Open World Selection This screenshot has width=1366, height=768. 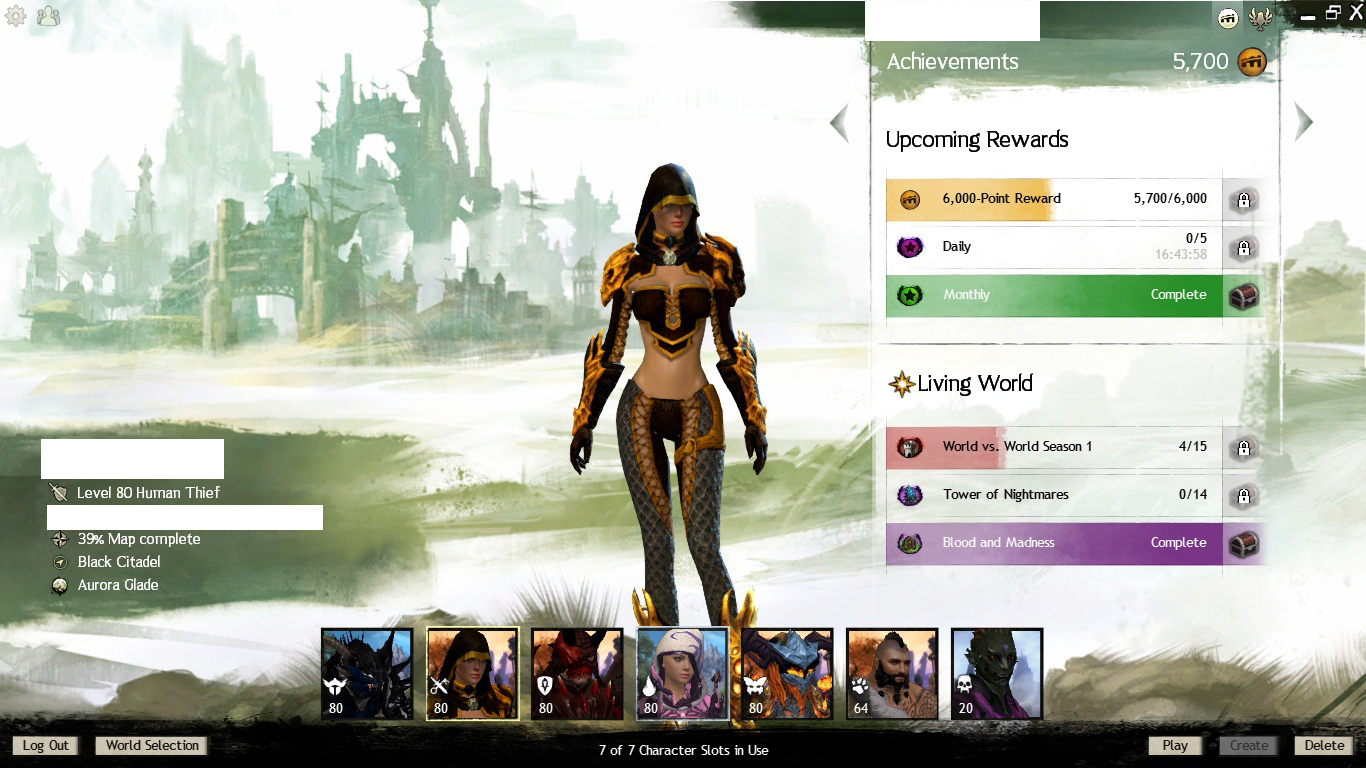coord(152,745)
